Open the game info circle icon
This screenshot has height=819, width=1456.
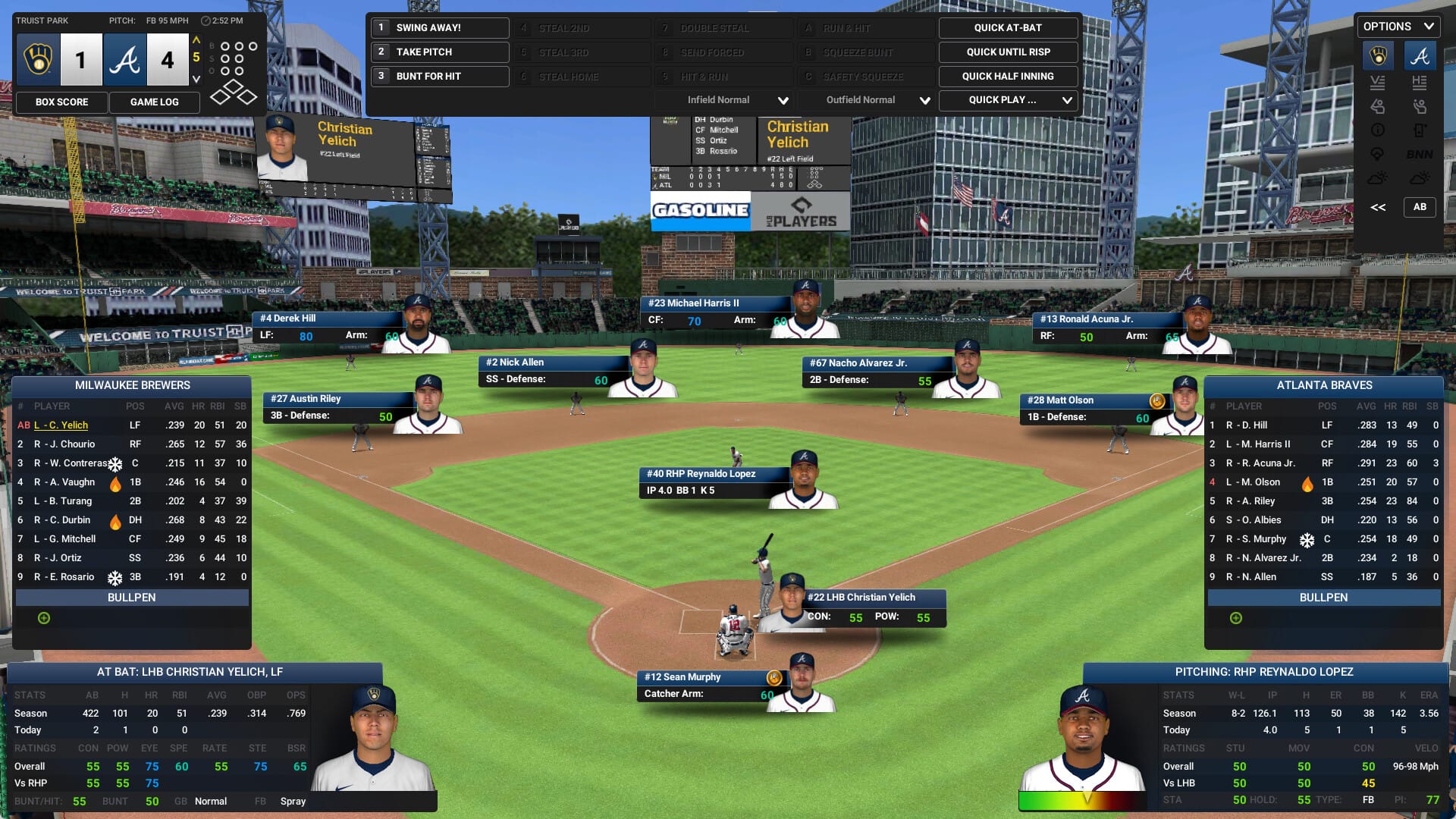pyautogui.click(x=1378, y=130)
